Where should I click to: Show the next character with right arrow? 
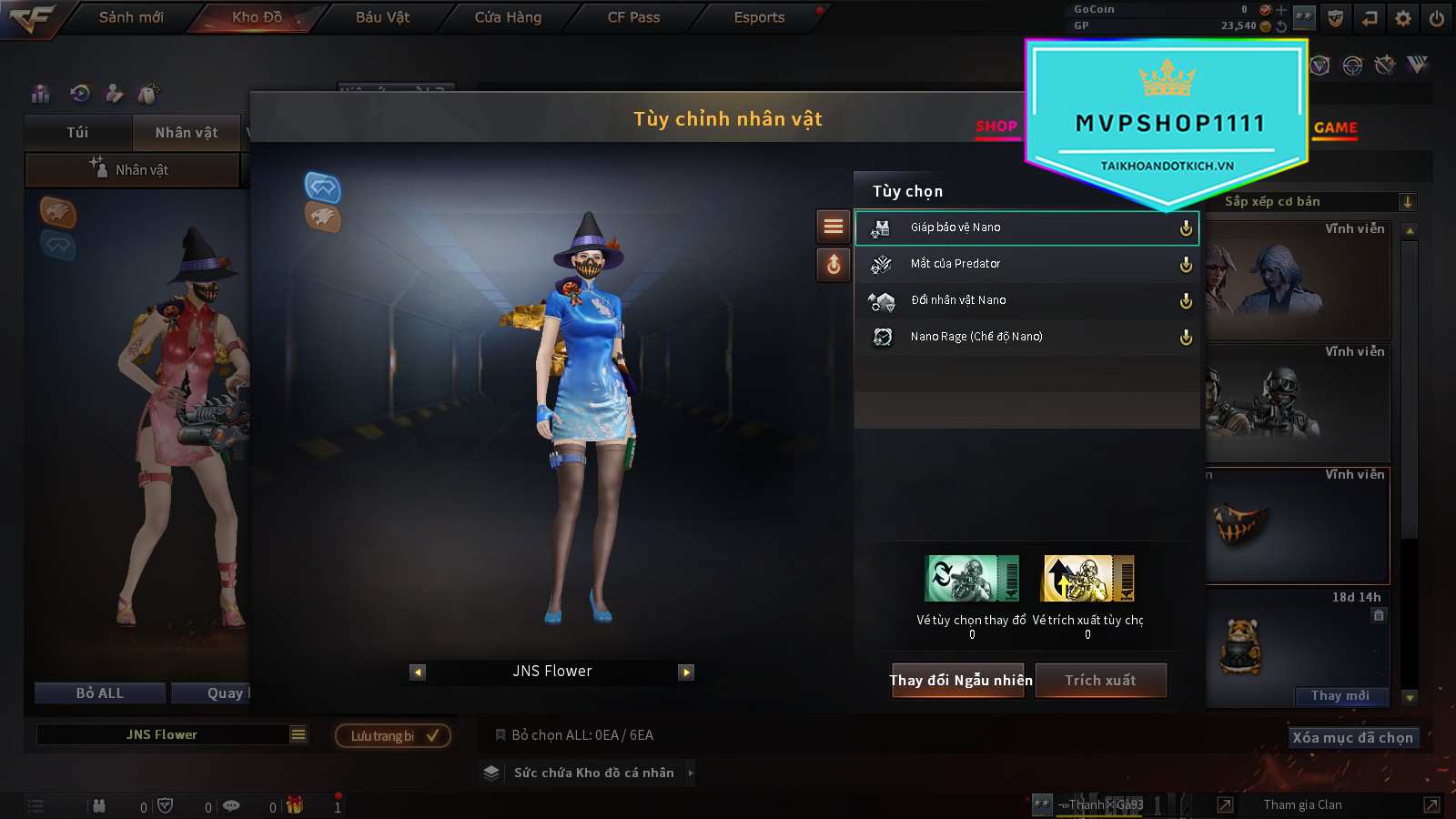pyautogui.click(x=687, y=672)
